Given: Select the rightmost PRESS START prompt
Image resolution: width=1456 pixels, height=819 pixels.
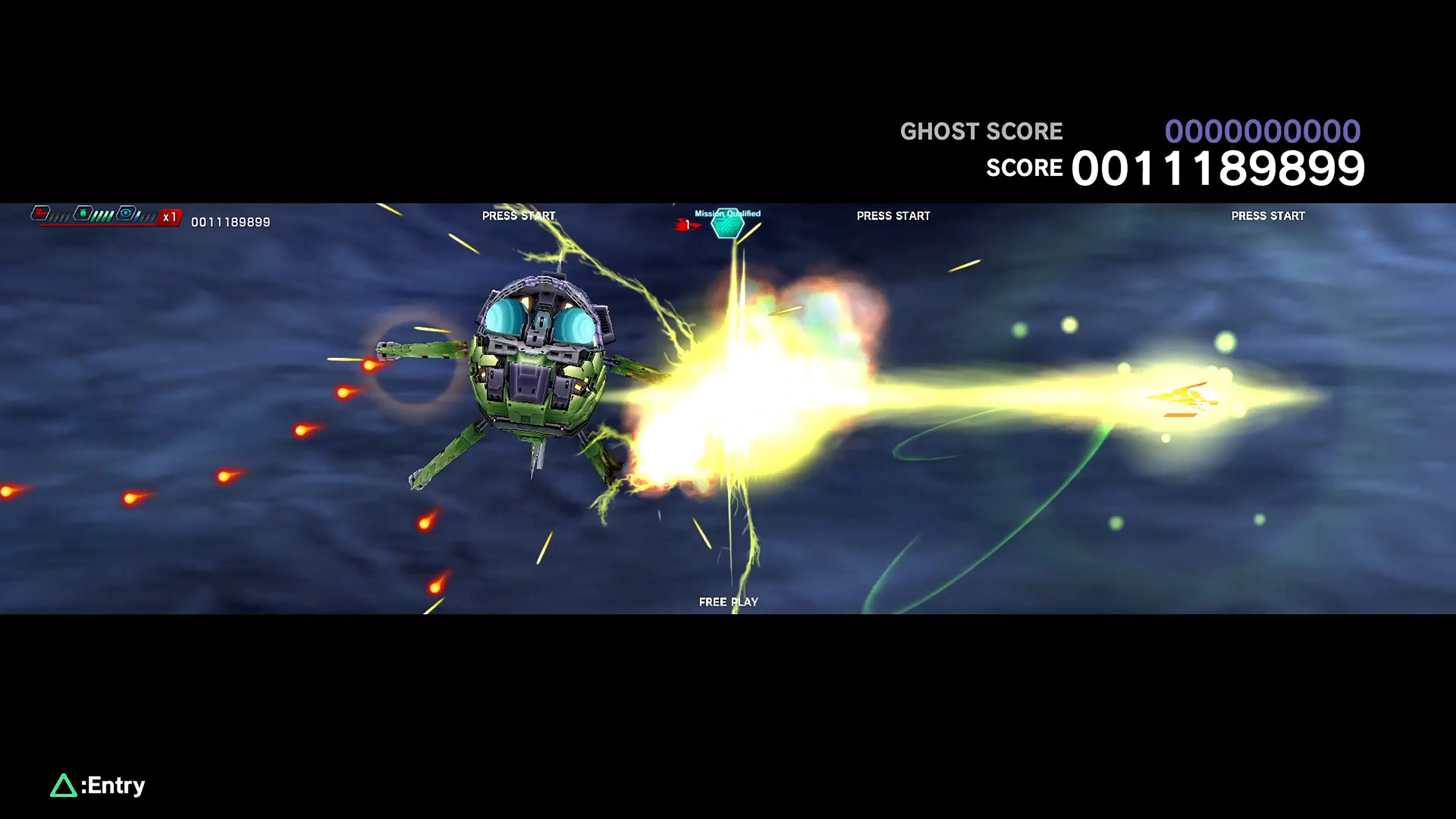Looking at the screenshot, I should coord(1268,216).
